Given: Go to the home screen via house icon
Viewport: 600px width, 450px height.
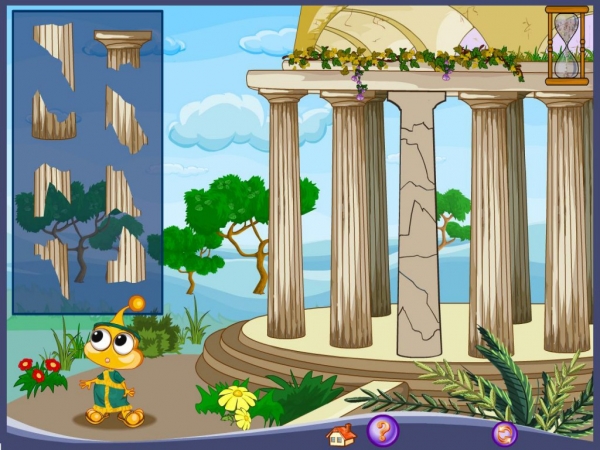Looking at the screenshot, I should pos(341,435).
